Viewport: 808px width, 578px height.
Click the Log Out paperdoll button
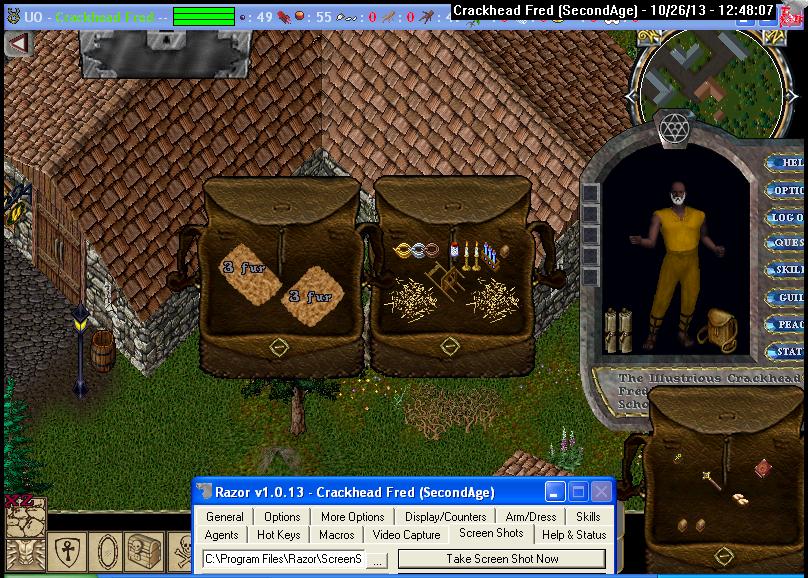pyautogui.click(x=789, y=217)
